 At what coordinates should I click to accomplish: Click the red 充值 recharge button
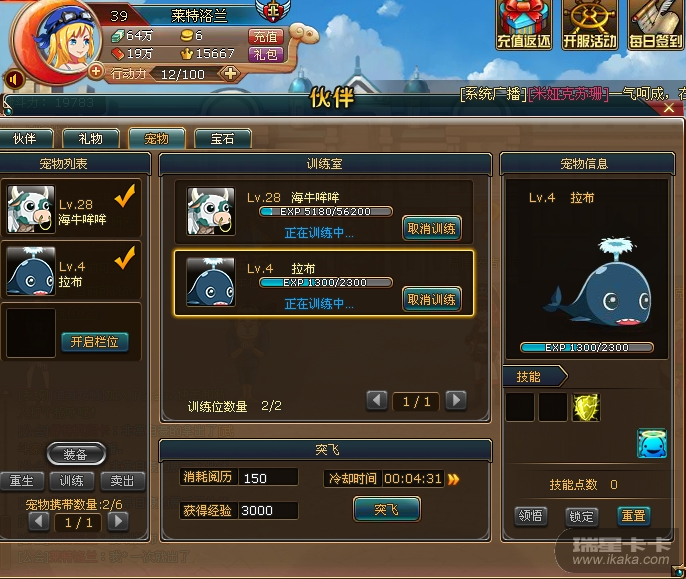click(267, 36)
